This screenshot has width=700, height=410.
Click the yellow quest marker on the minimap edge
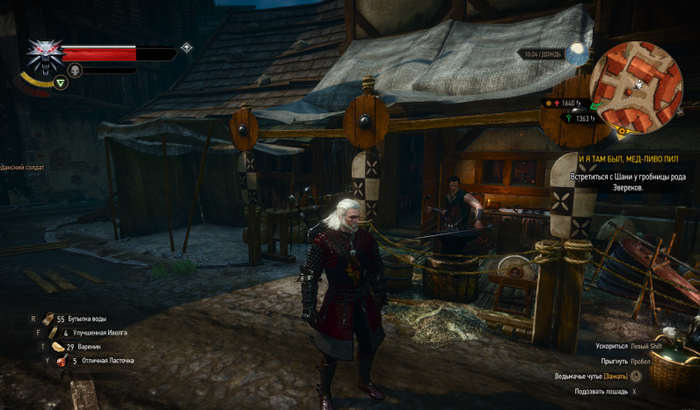click(x=622, y=130)
